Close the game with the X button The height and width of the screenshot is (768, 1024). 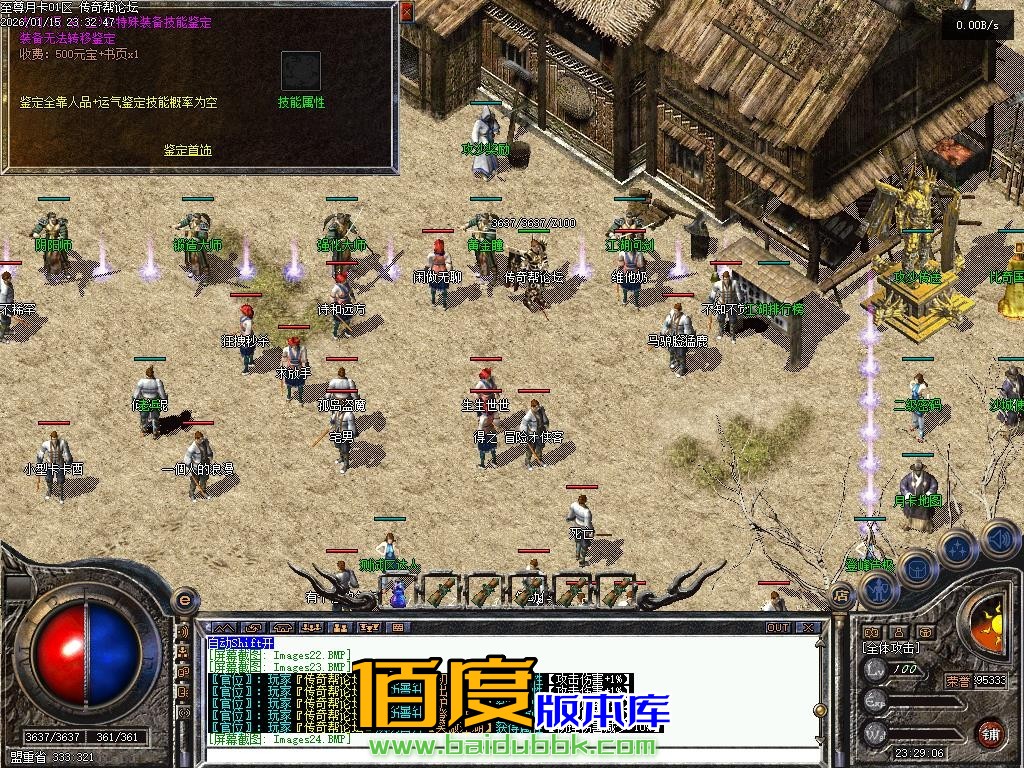(808, 628)
